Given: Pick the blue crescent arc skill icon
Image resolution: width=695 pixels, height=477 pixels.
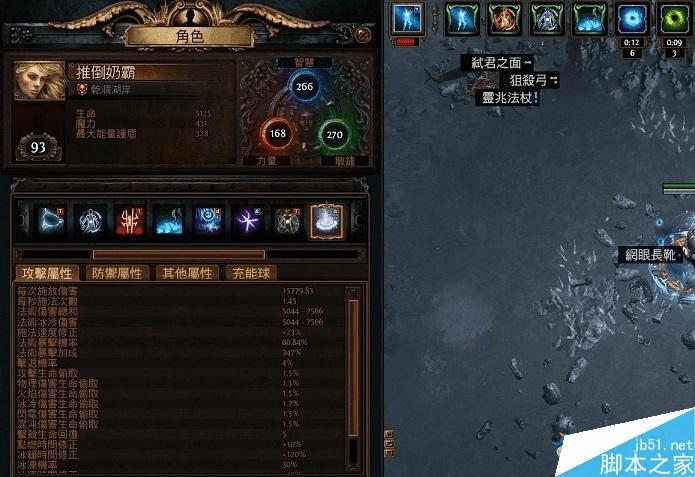Looking at the screenshot, I should (52, 219).
